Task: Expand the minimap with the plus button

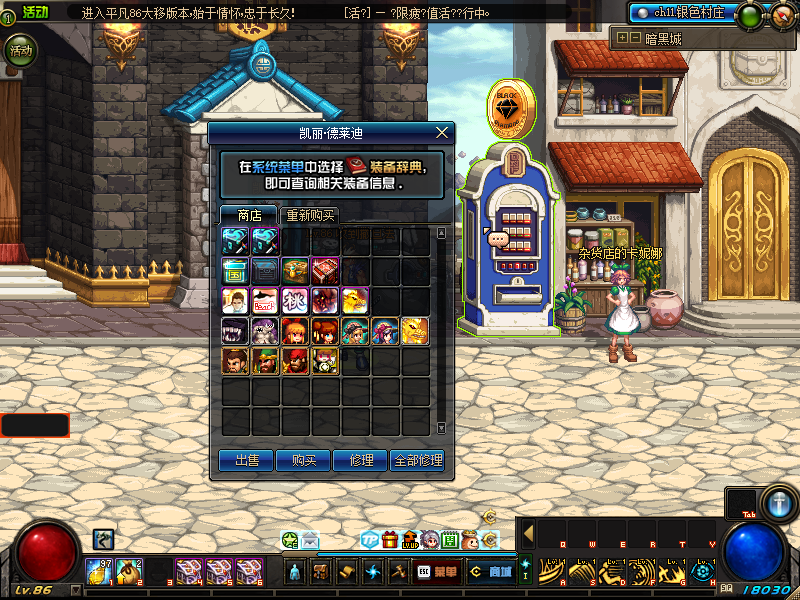Action: (622, 38)
